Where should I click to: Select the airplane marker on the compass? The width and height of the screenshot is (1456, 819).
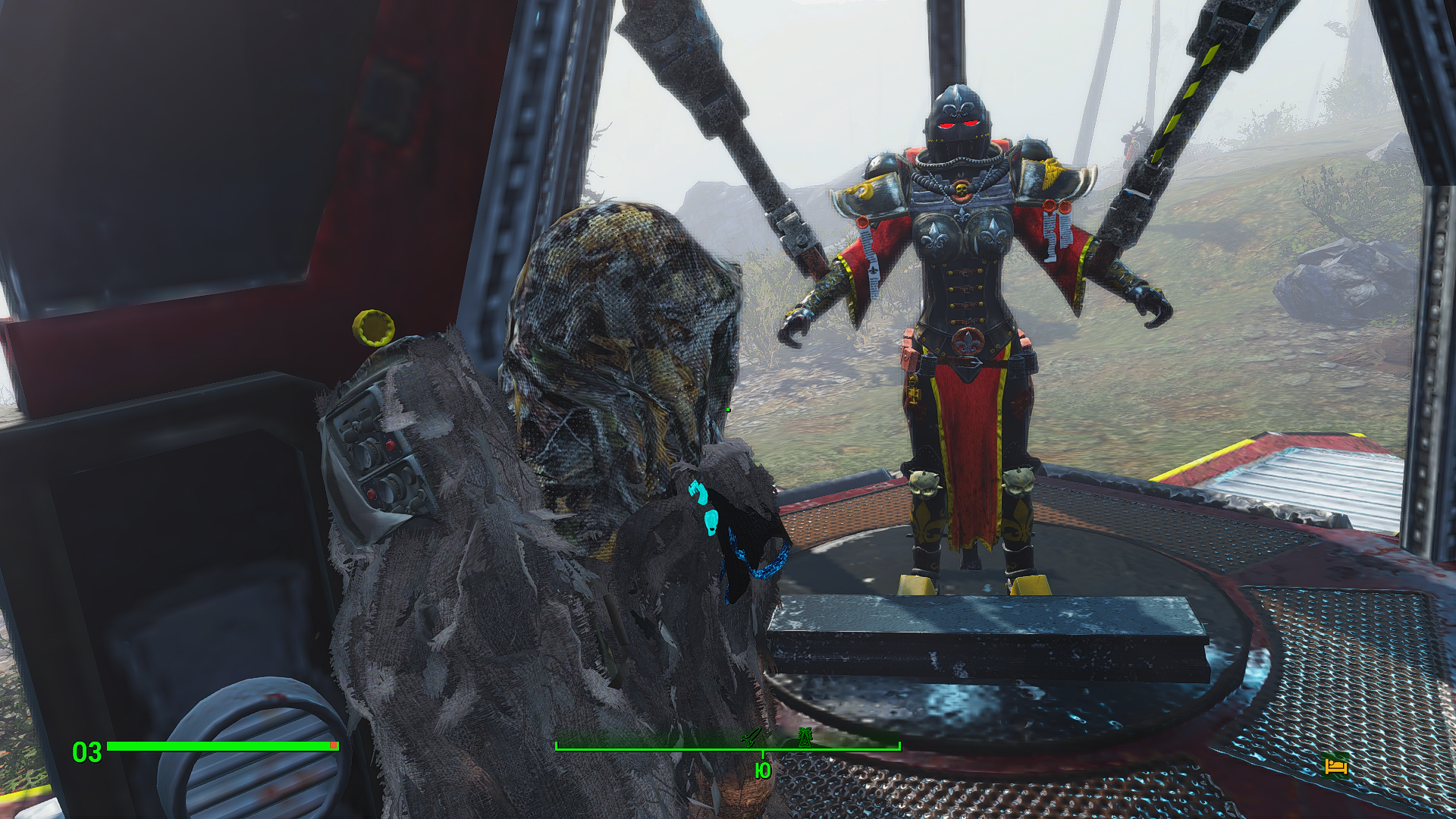click(x=751, y=736)
